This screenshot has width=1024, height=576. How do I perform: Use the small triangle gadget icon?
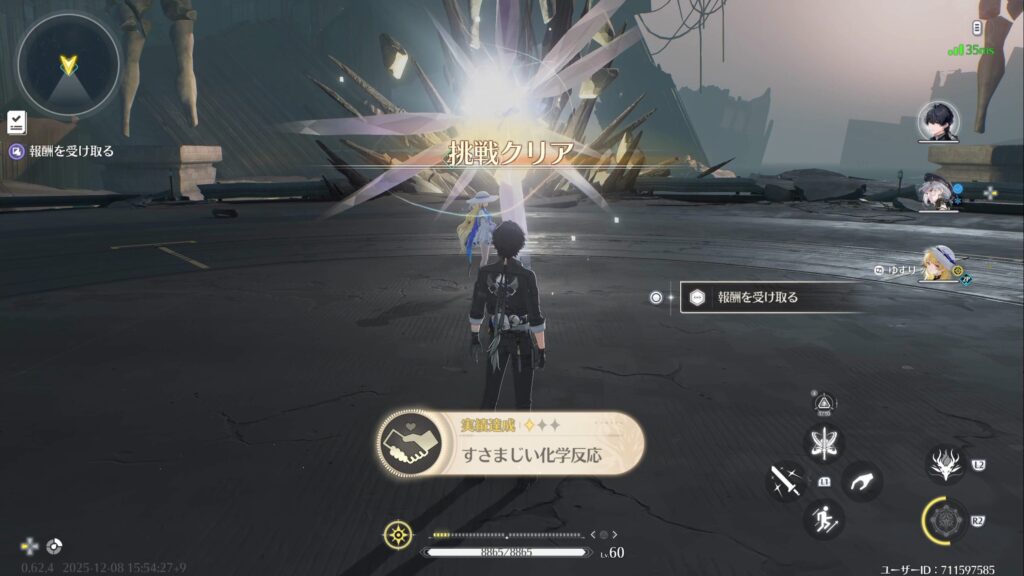click(x=825, y=400)
